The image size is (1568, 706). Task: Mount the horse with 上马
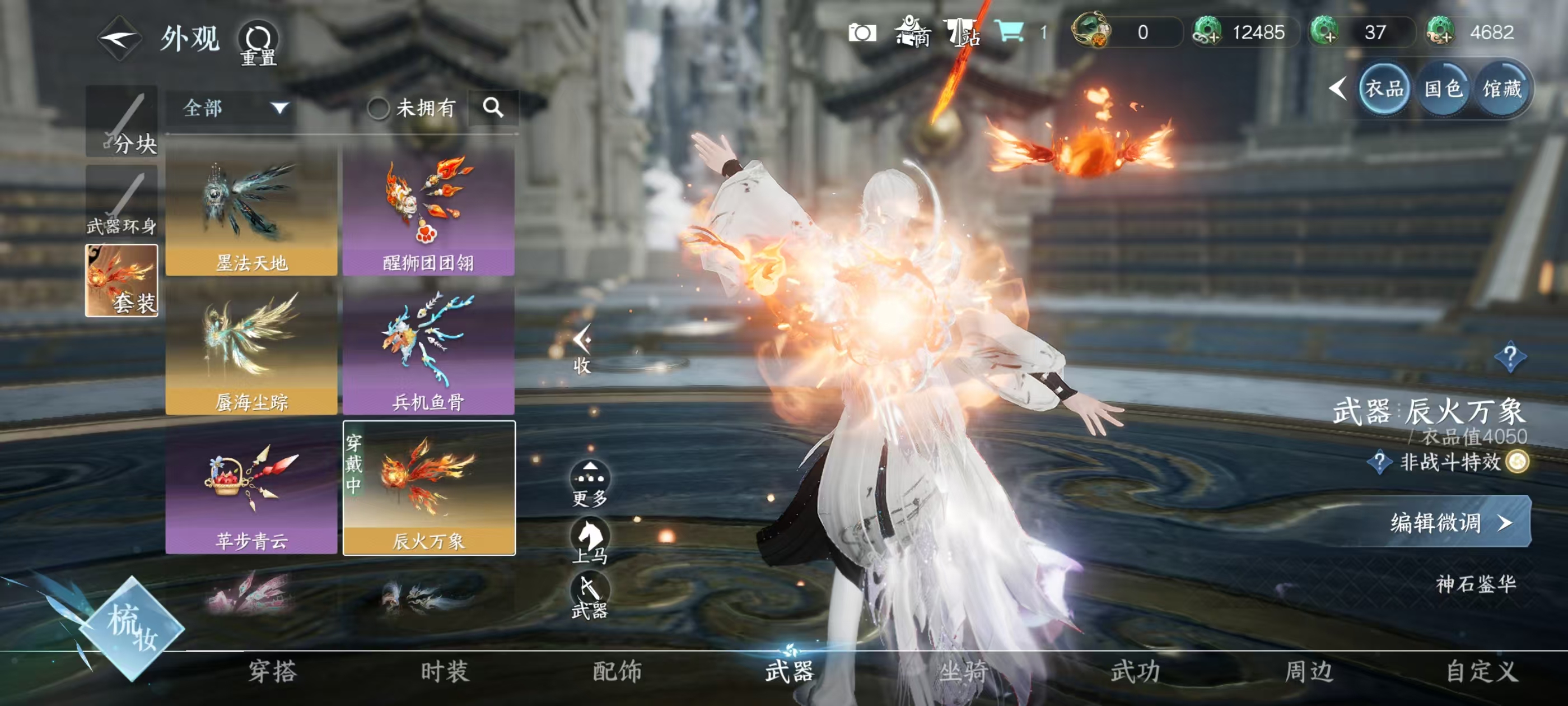(x=589, y=540)
